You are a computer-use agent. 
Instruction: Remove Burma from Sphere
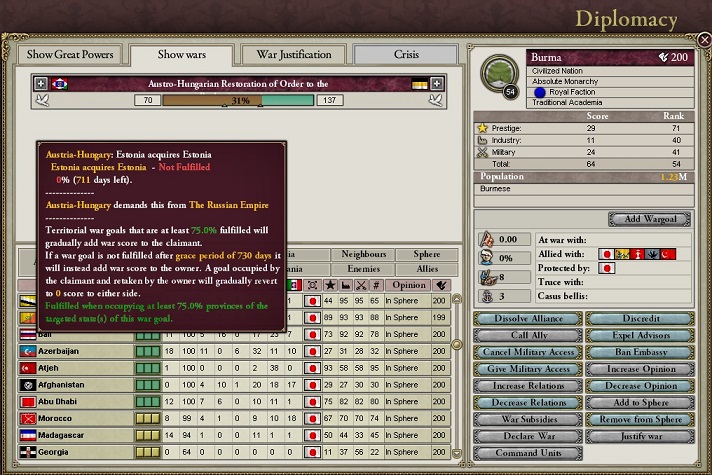pos(637,420)
